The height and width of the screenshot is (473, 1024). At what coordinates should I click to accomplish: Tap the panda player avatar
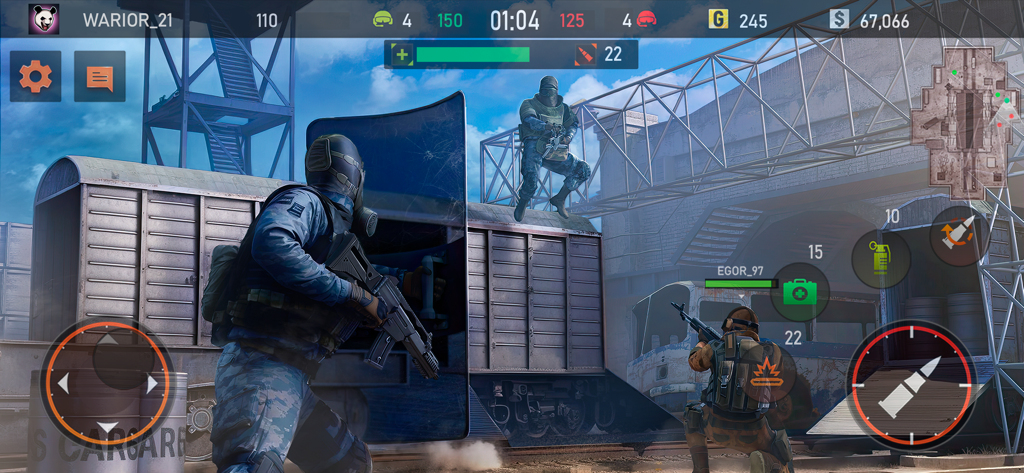pyautogui.click(x=43, y=19)
